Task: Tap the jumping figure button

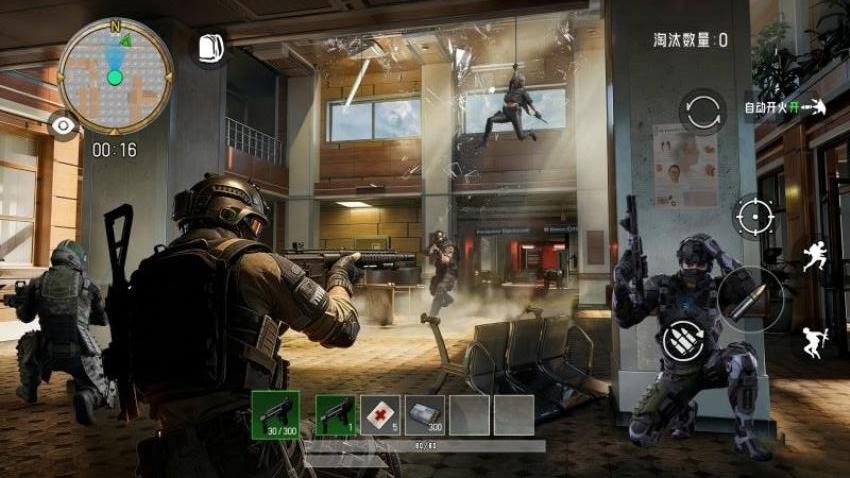Action: pos(813,254)
